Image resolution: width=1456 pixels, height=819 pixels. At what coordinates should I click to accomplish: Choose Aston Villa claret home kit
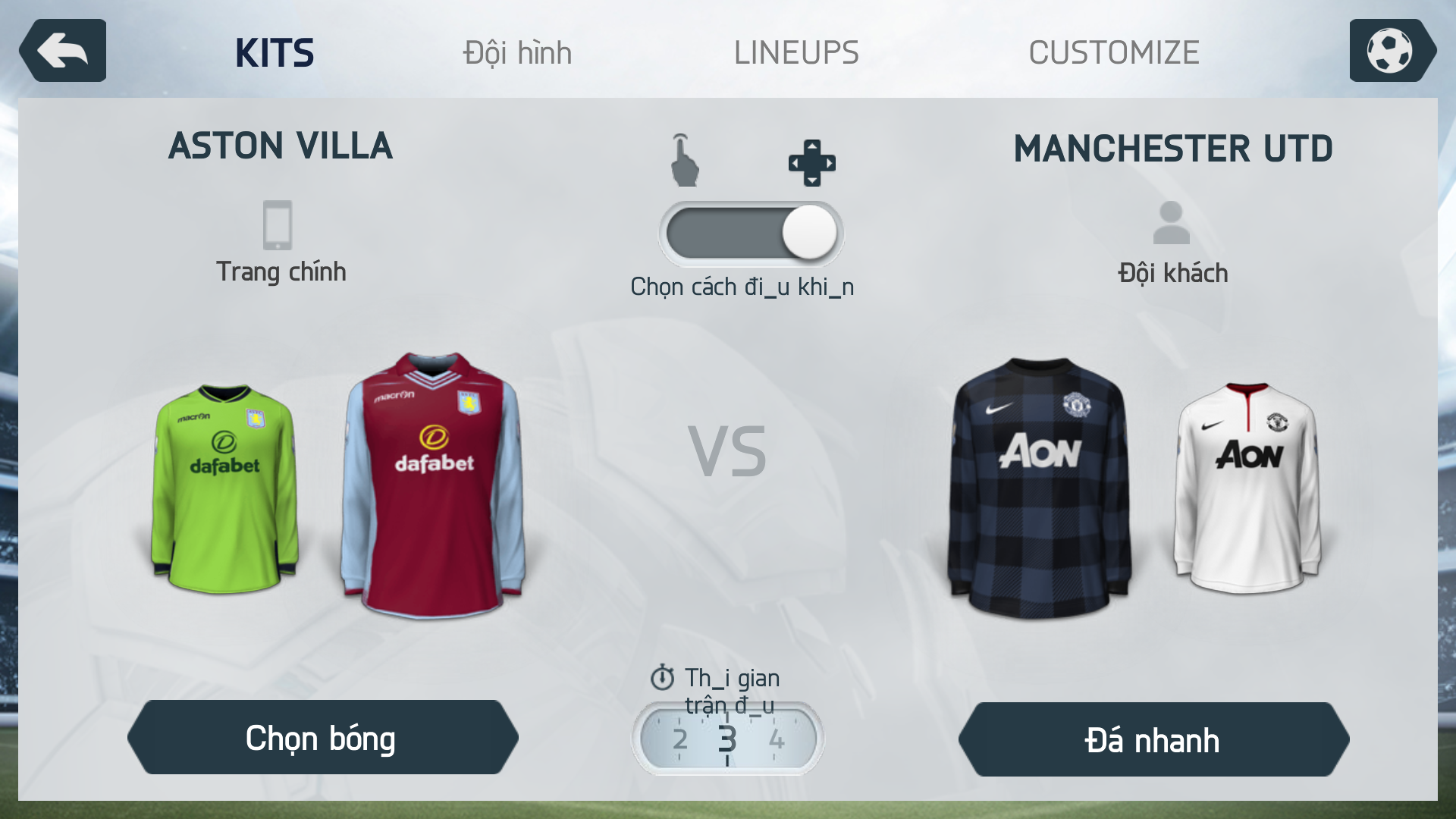[x=433, y=485]
